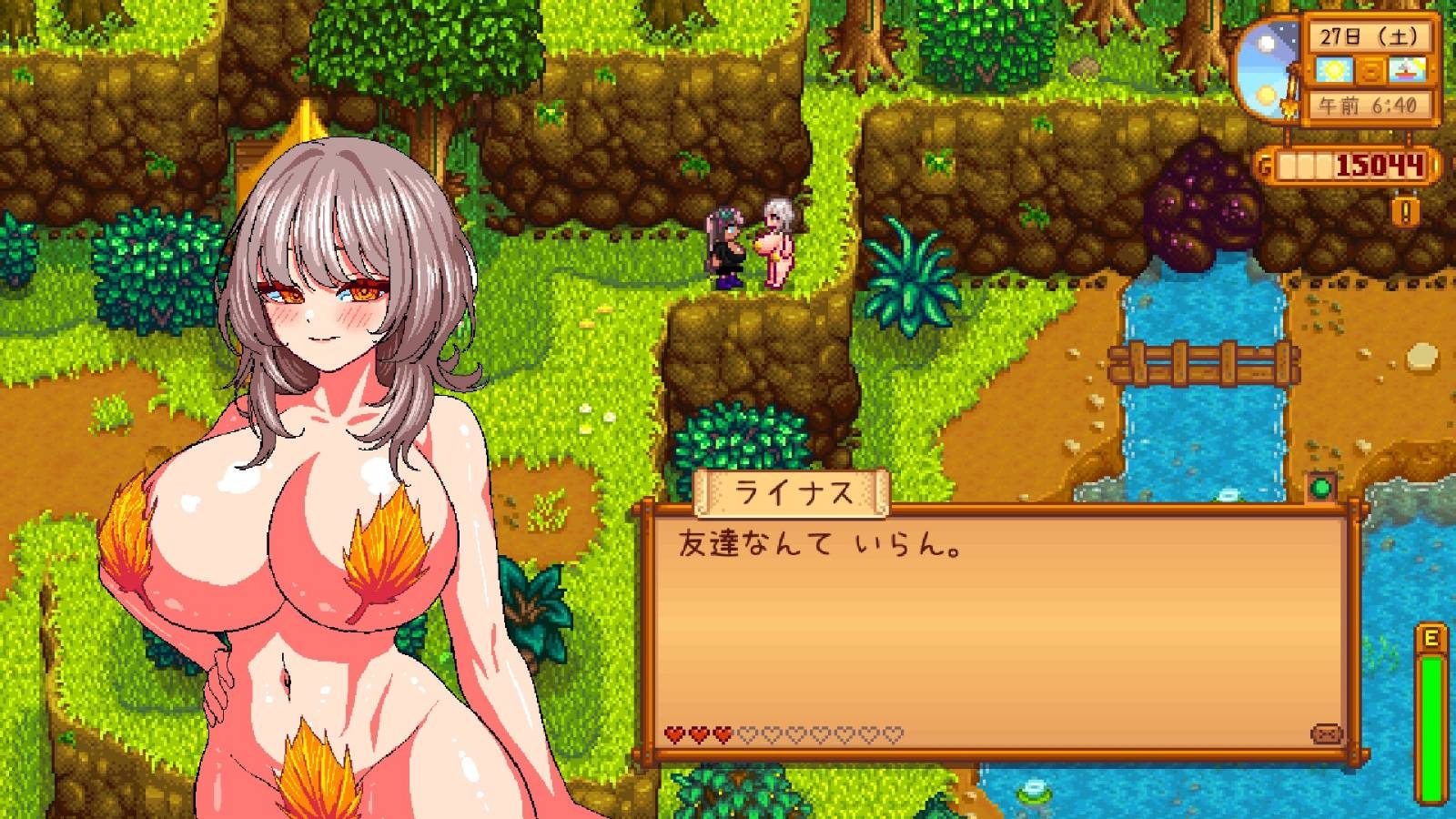Open the quest journal exclamation icon
The image size is (1456, 819).
pyautogui.click(x=1408, y=212)
